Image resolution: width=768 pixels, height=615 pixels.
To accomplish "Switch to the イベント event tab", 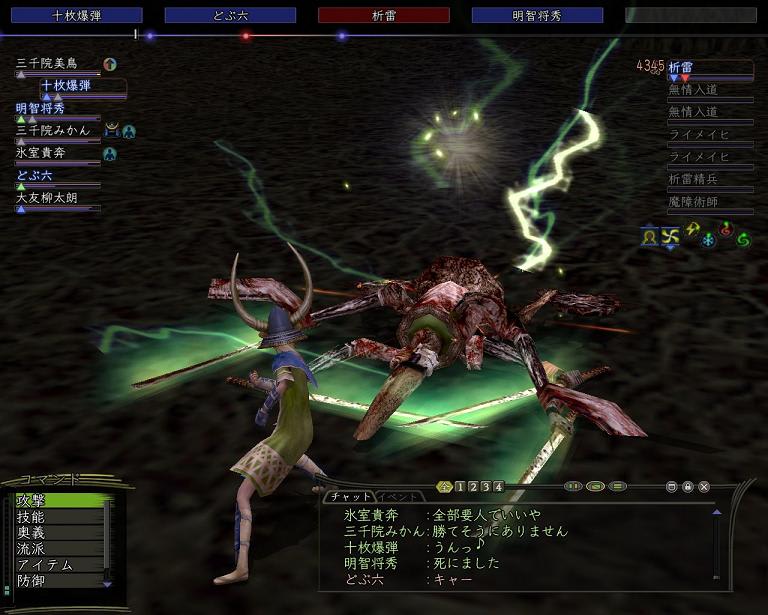I will pos(398,496).
